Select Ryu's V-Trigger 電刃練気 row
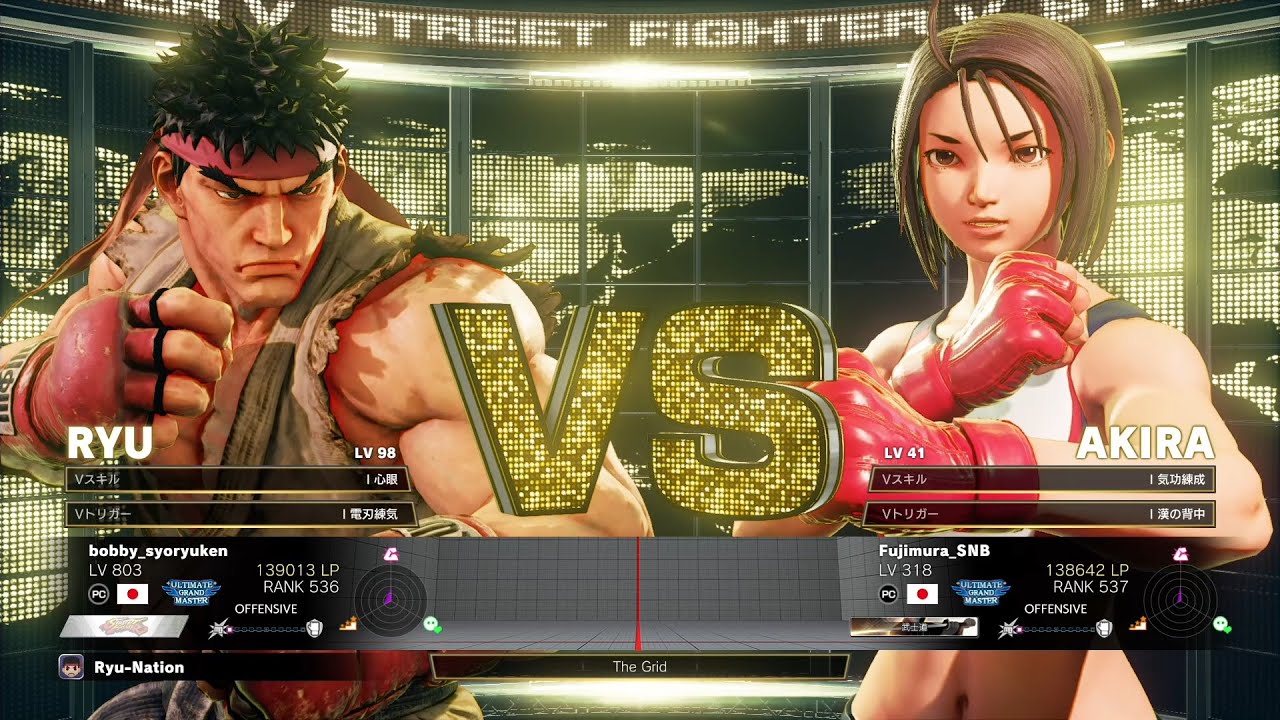 tap(237, 514)
